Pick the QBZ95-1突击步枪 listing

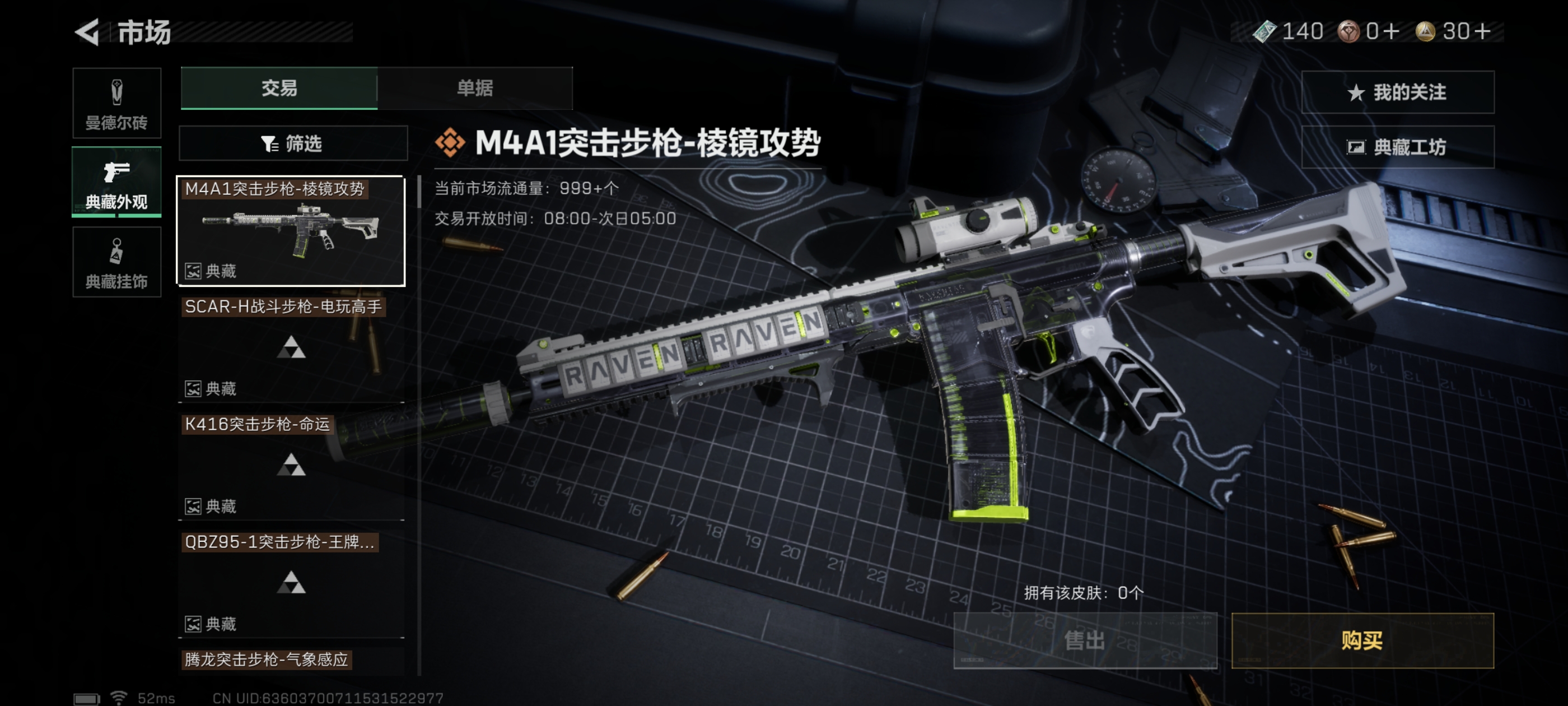coord(291,583)
